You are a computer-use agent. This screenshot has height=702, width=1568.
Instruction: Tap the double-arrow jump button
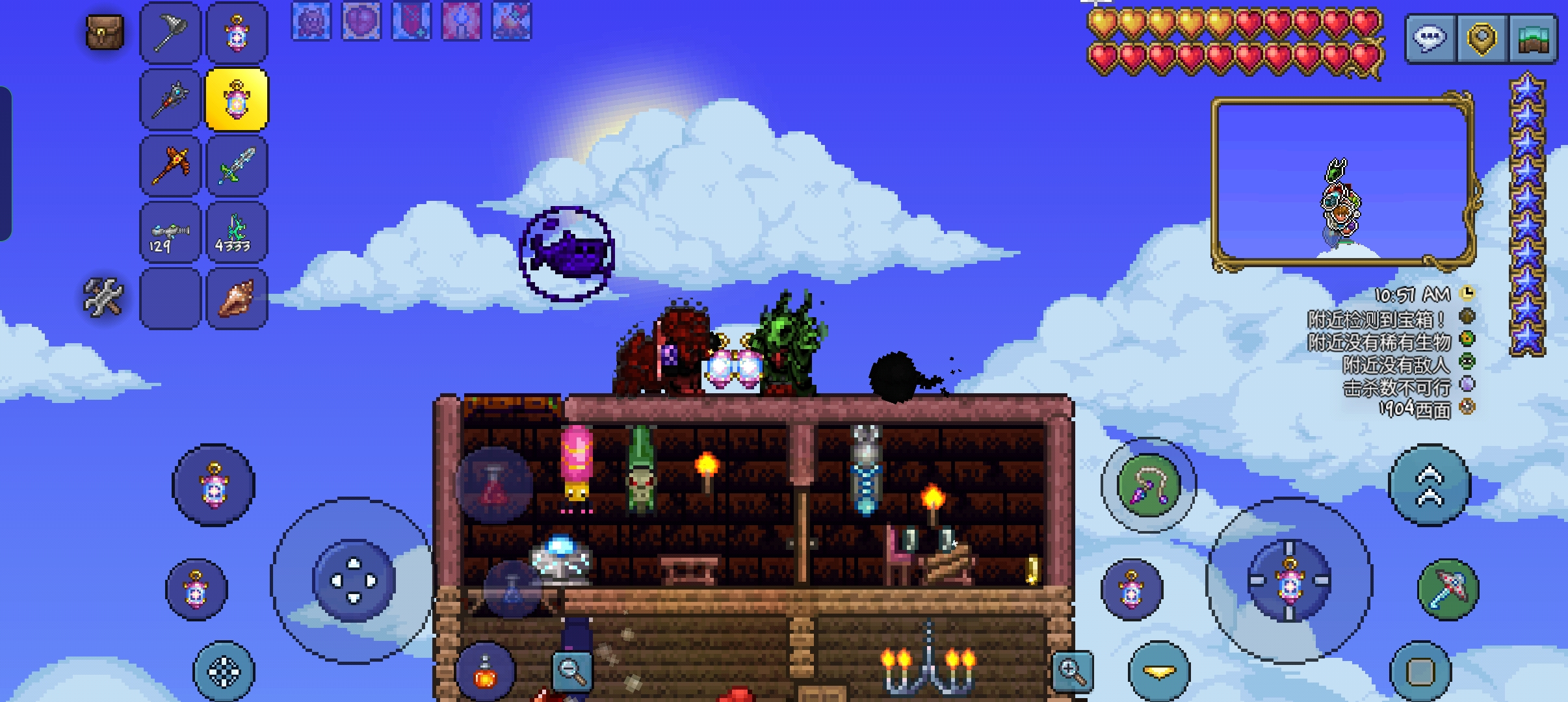(x=1429, y=485)
